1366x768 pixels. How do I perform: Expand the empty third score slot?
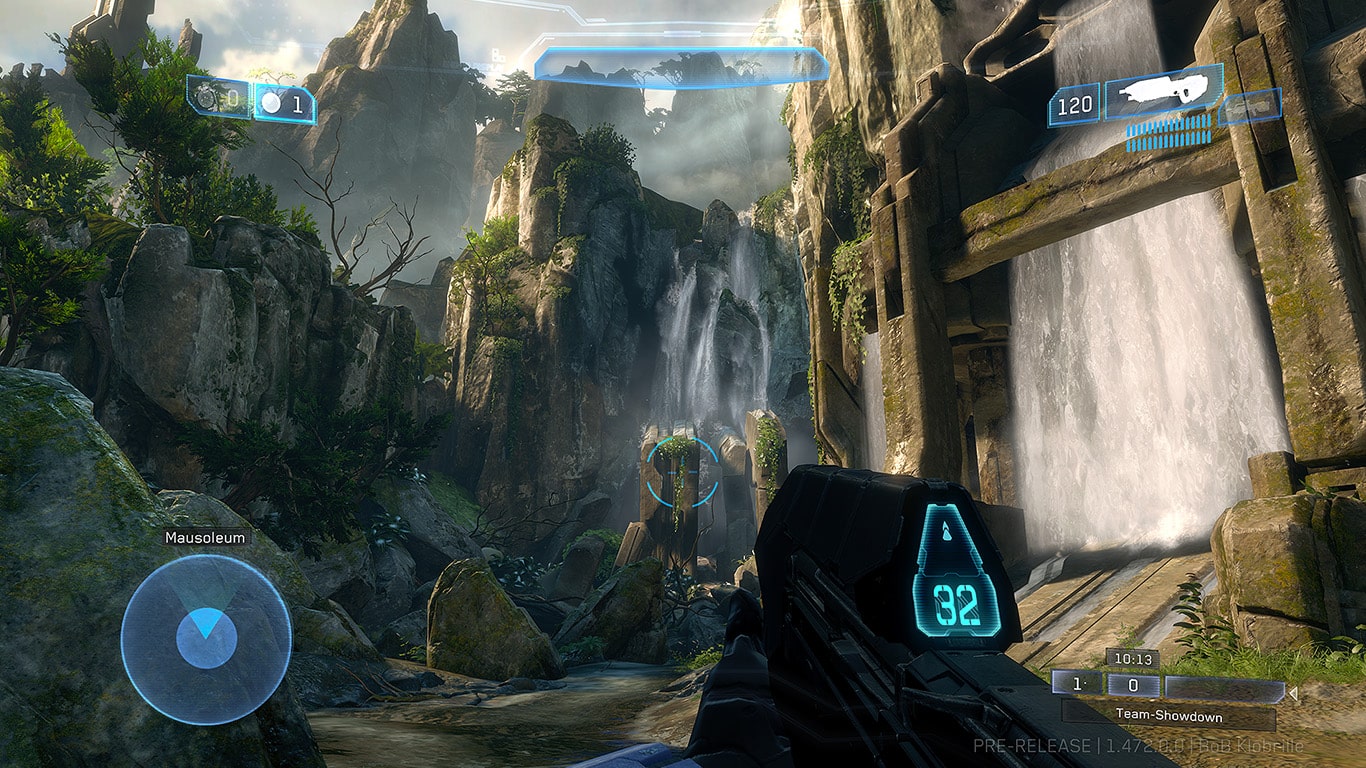click(x=1224, y=687)
